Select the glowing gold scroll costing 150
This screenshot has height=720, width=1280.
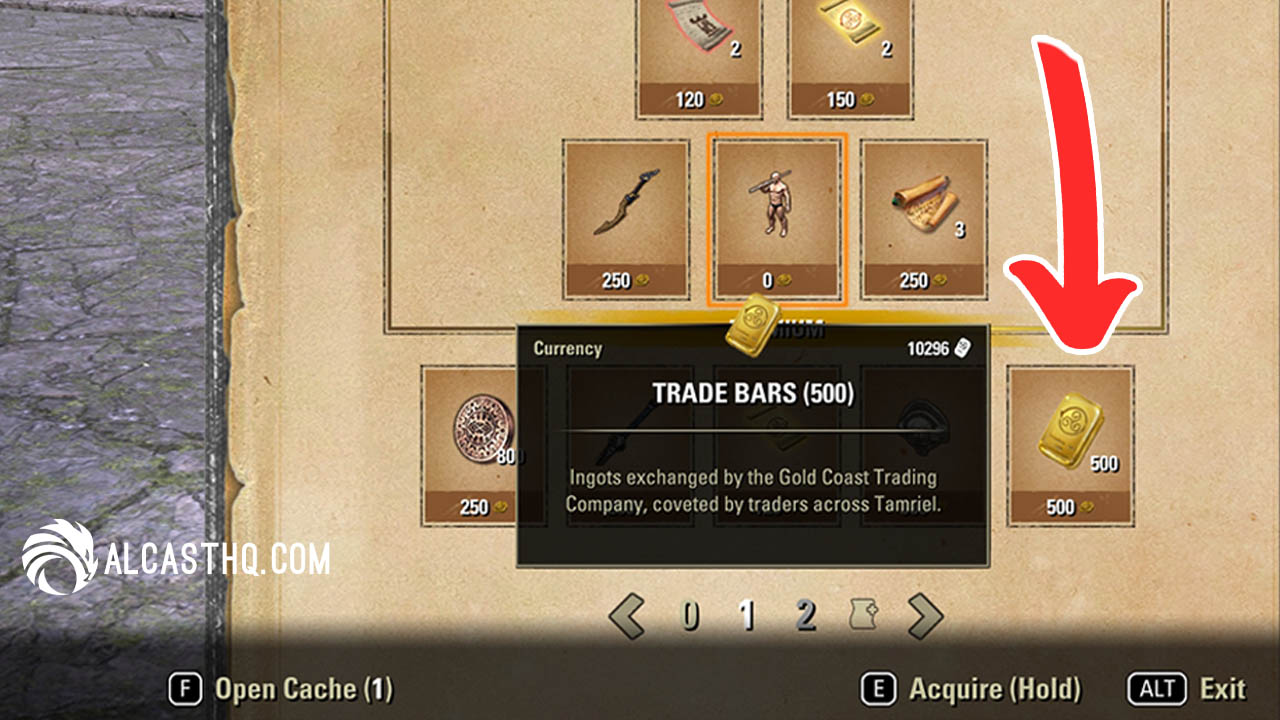tap(851, 55)
